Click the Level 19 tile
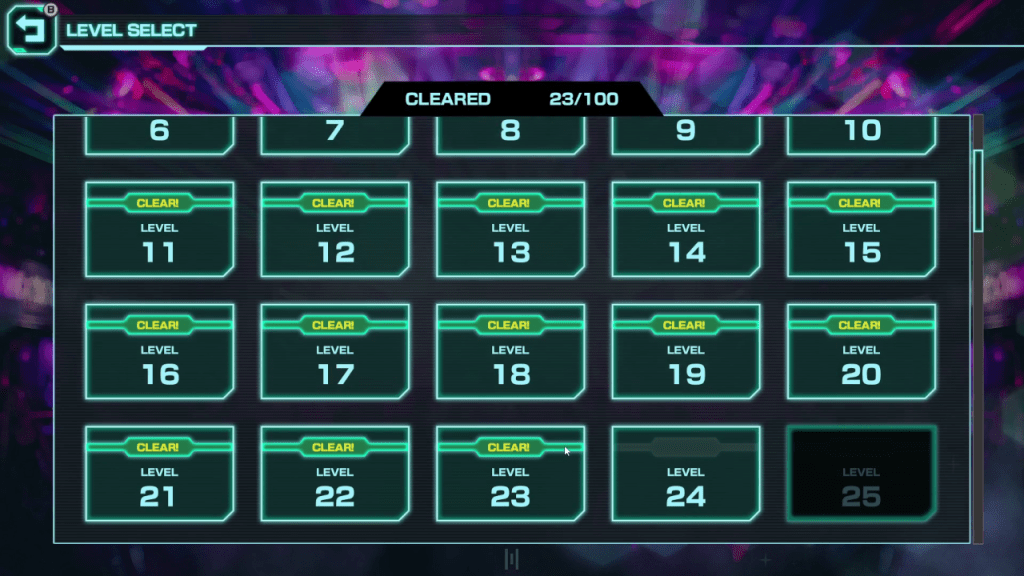 (x=686, y=352)
